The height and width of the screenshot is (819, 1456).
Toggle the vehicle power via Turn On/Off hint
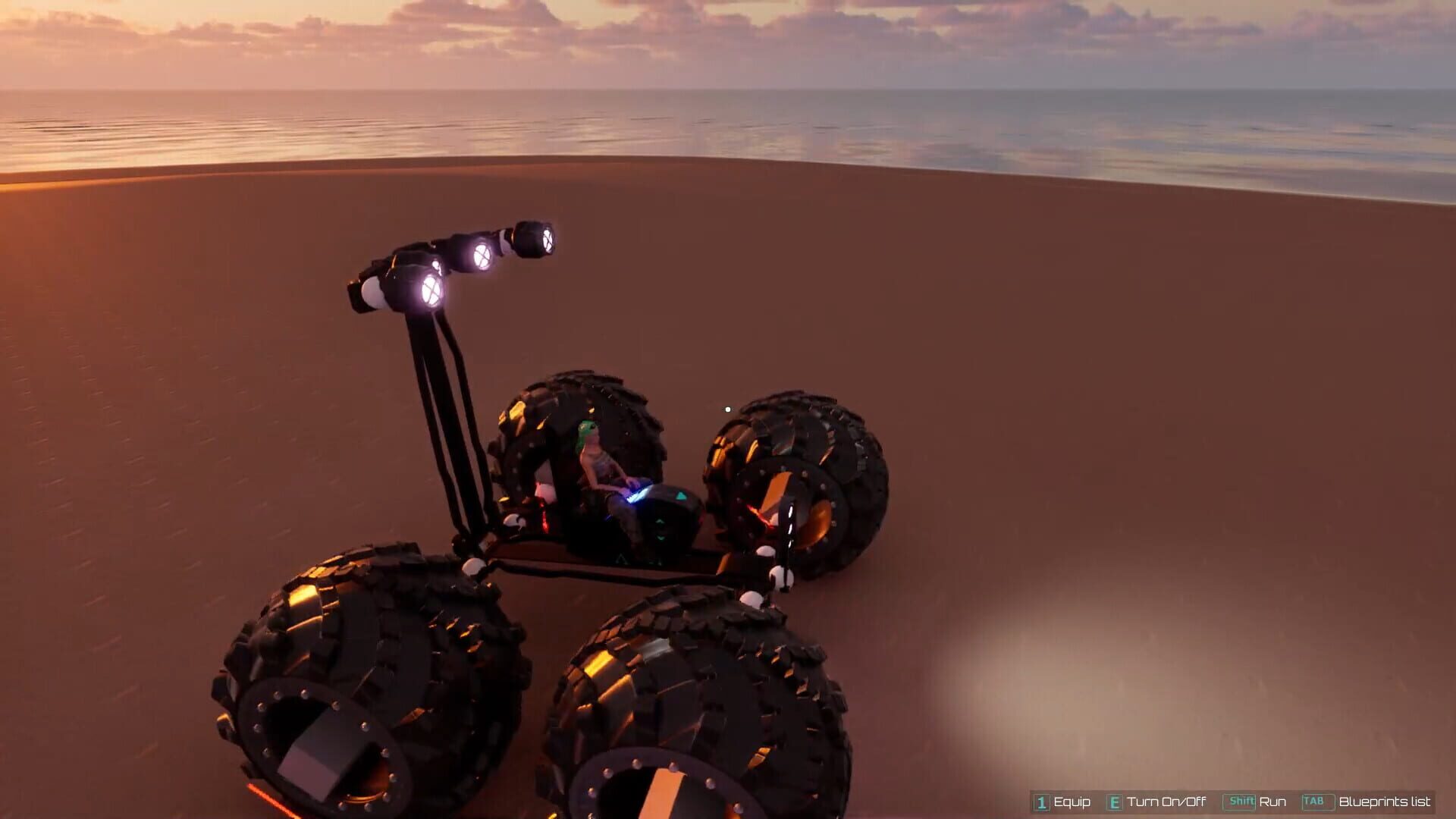click(1115, 802)
